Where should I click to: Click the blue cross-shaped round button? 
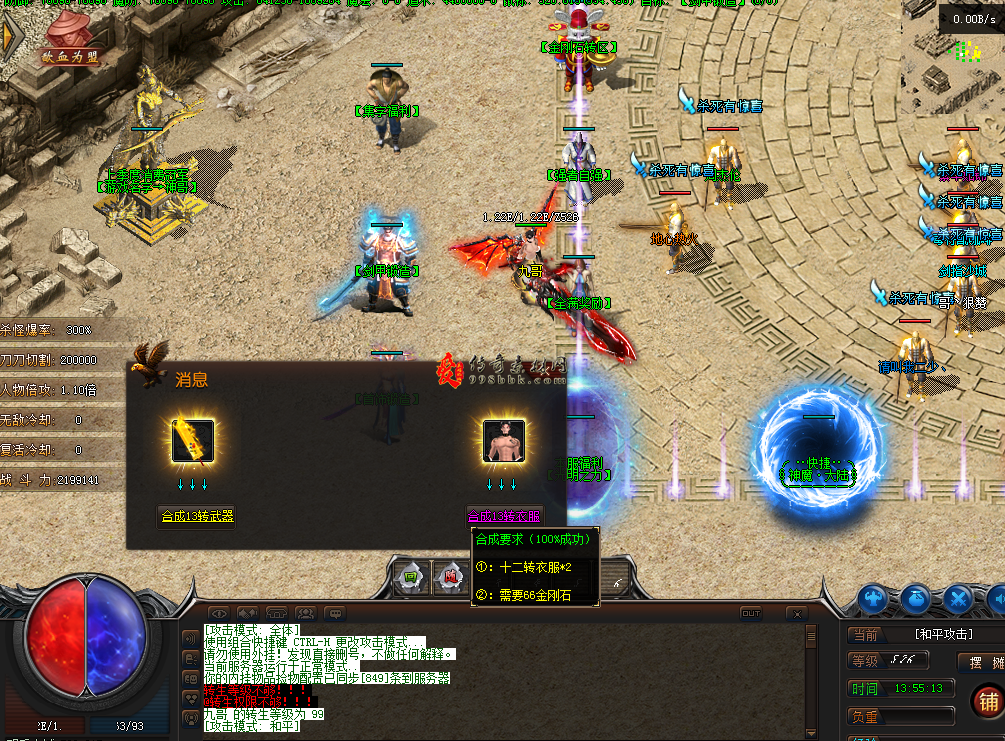coord(873,599)
